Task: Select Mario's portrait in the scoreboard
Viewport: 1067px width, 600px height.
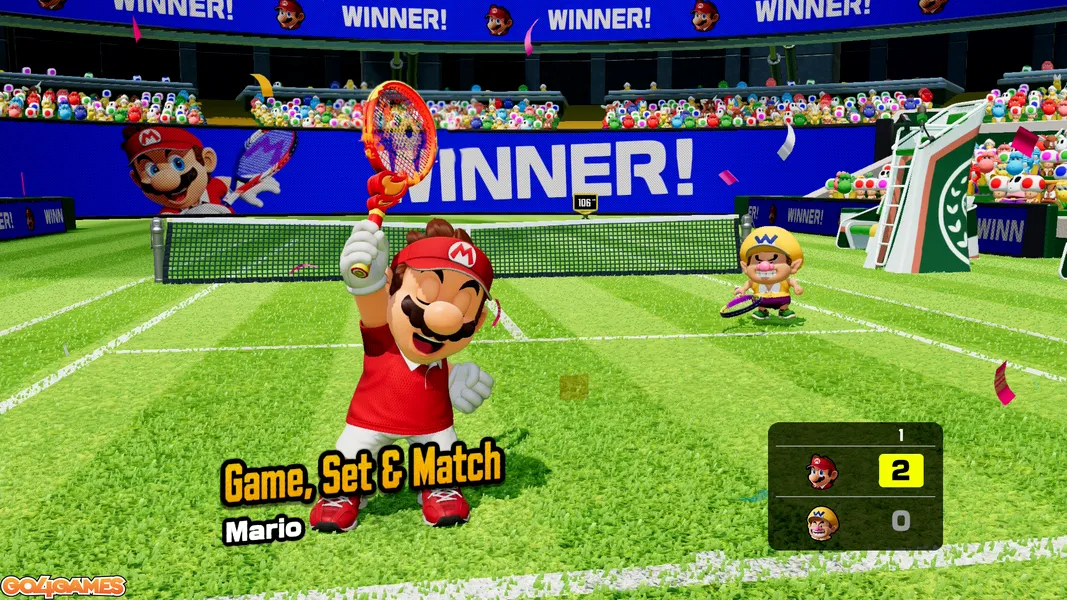Action: 822,471
